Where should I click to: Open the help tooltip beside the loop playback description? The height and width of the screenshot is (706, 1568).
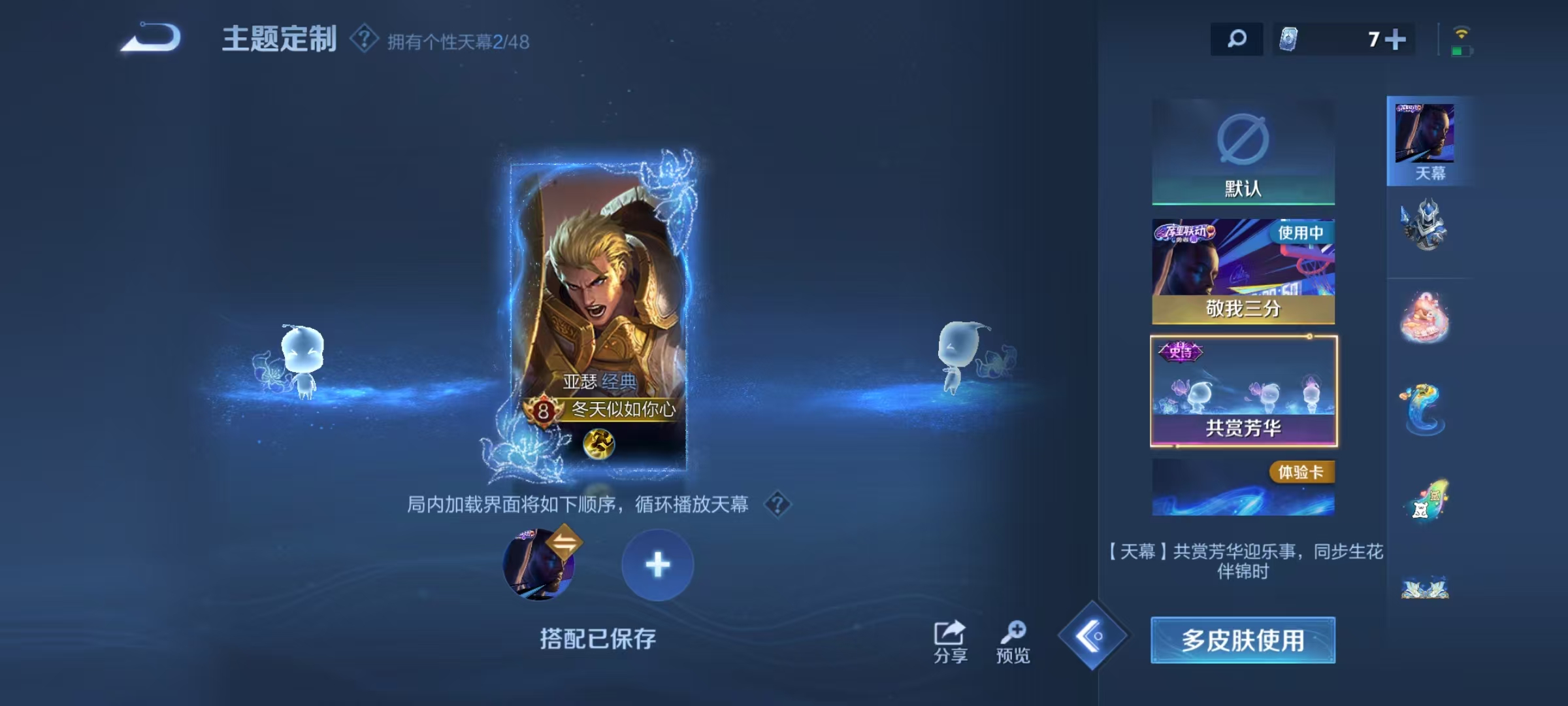coord(778,505)
